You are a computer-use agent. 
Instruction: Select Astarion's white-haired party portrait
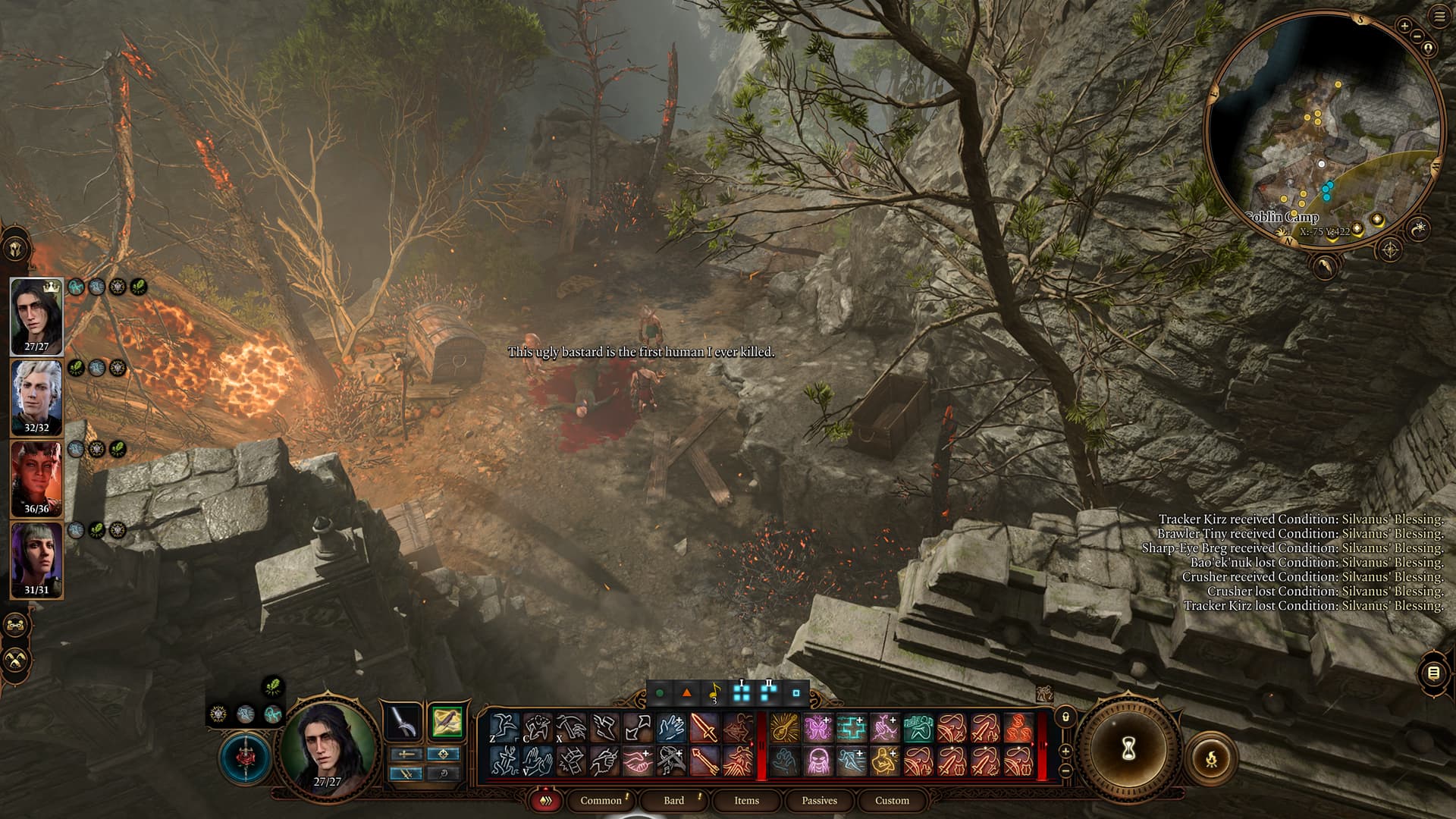[36, 397]
